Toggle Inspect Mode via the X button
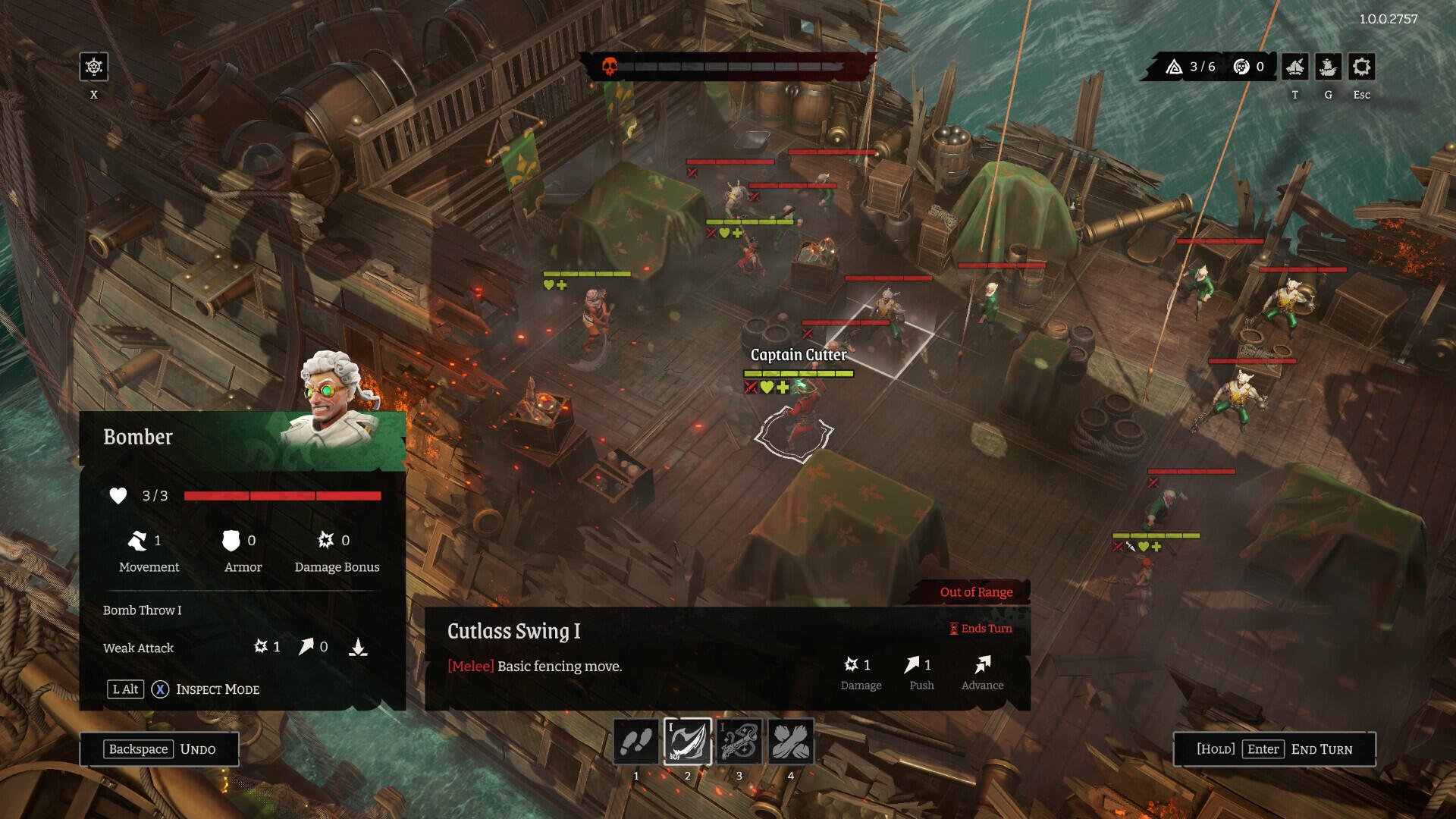 tap(159, 689)
